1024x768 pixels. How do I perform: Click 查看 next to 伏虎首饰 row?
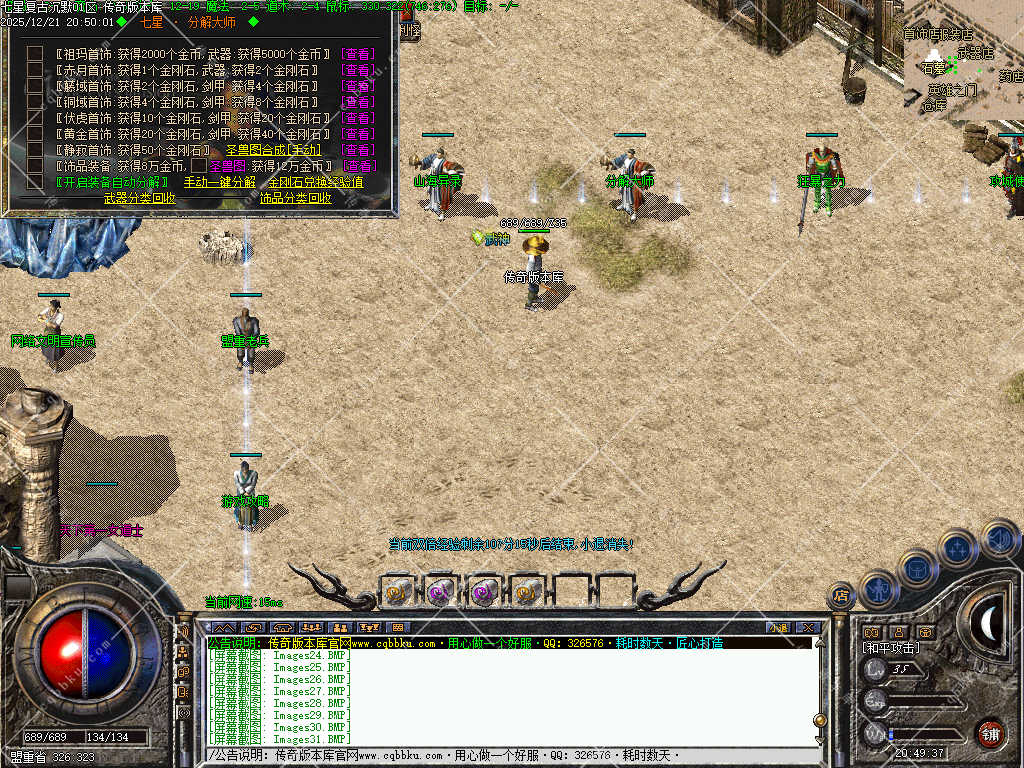[358, 118]
